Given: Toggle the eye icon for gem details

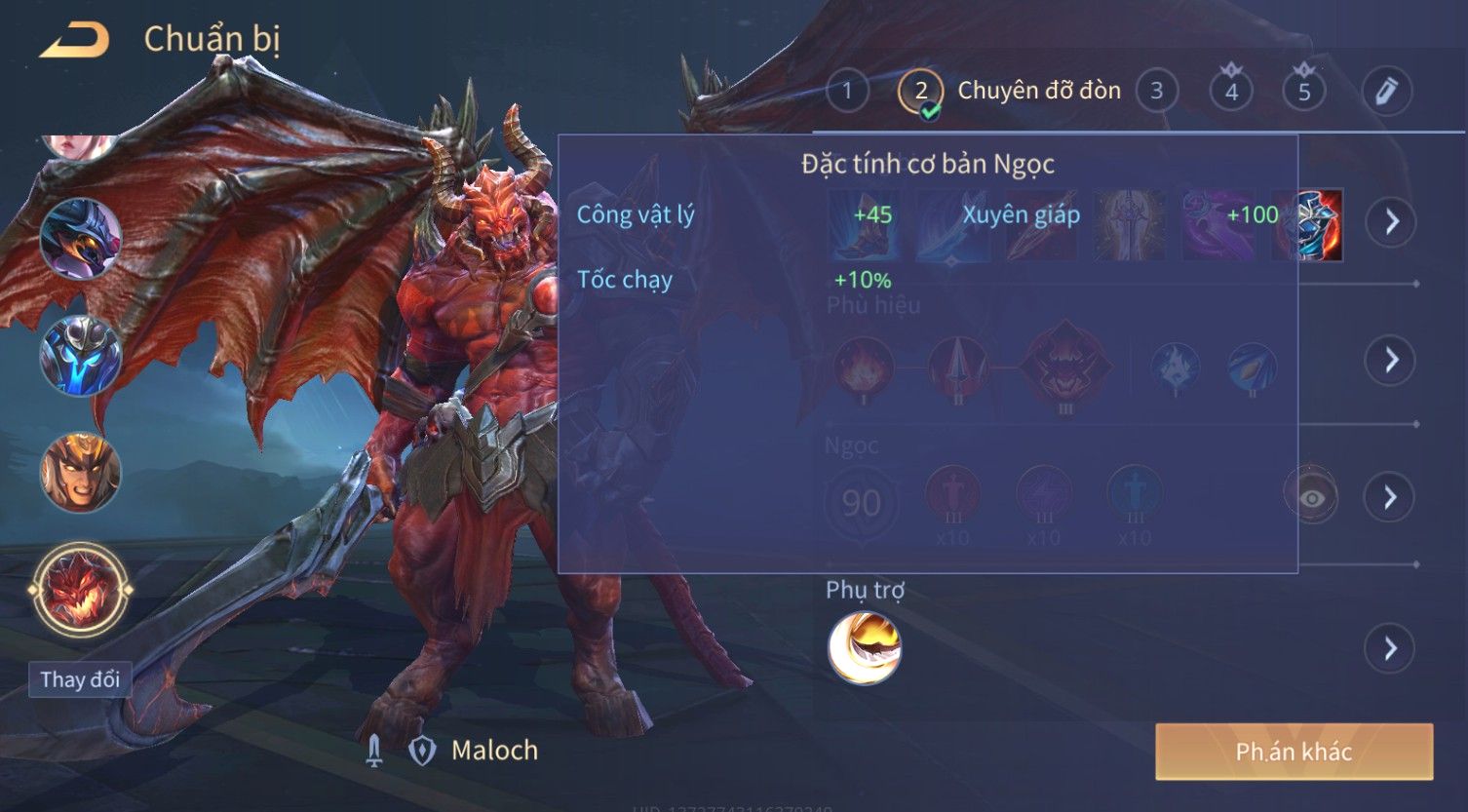Looking at the screenshot, I should [x=1312, y=498].
